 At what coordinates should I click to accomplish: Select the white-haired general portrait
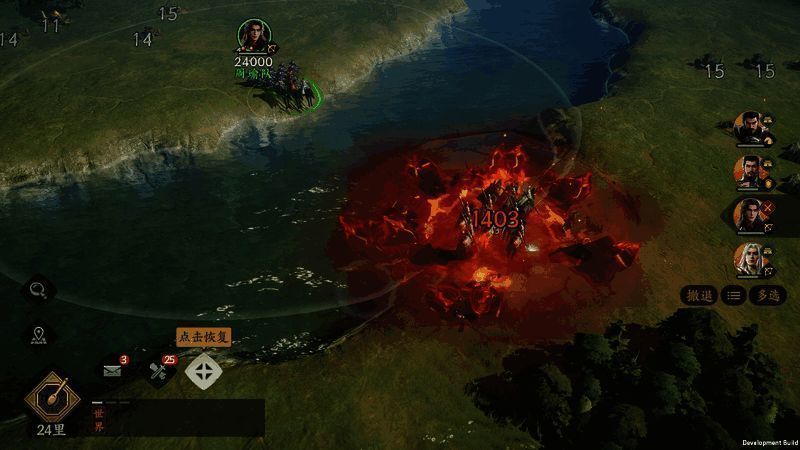(750, 260)
